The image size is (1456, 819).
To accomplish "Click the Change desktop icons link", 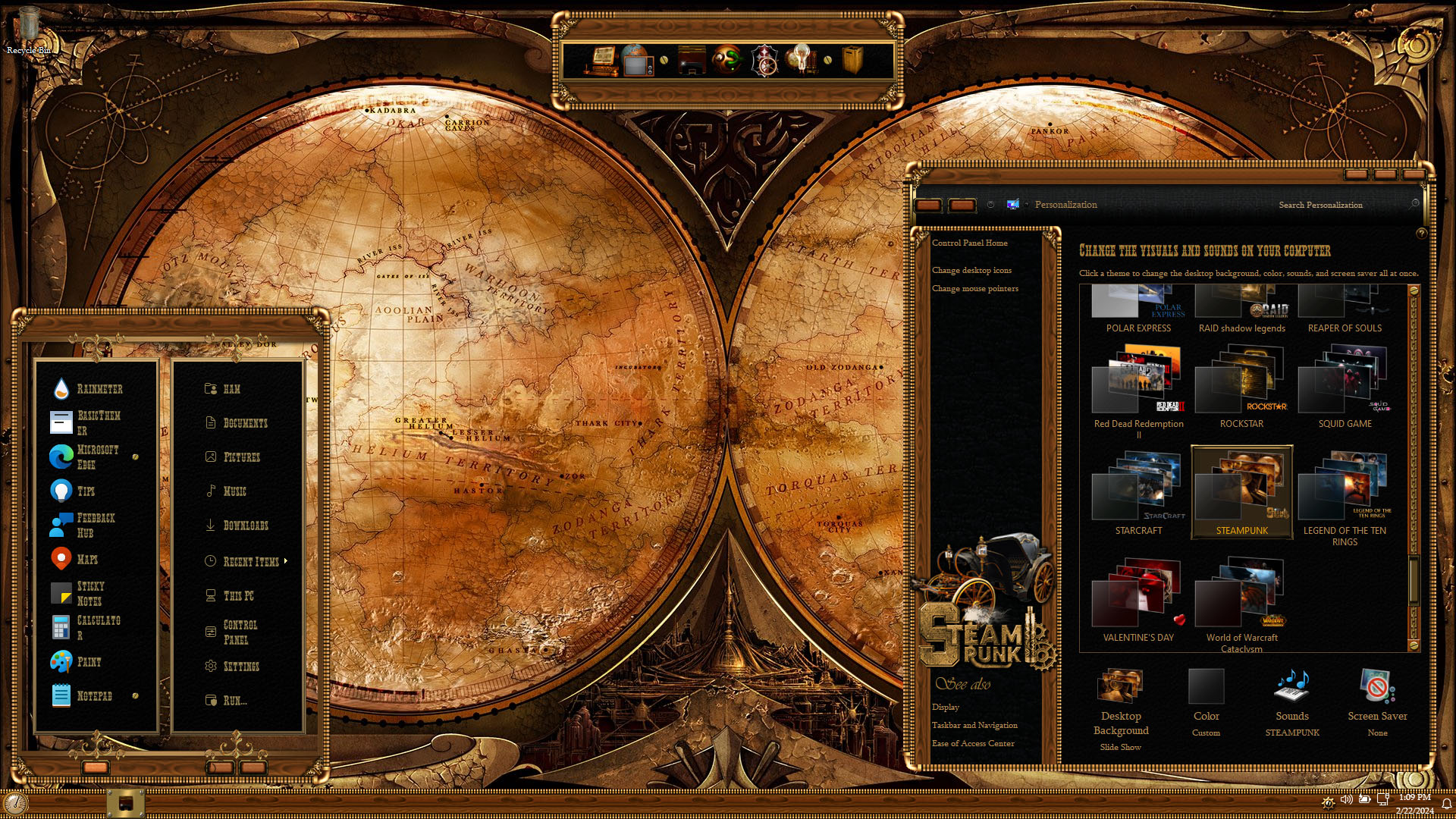I will [x=971, y=271].
